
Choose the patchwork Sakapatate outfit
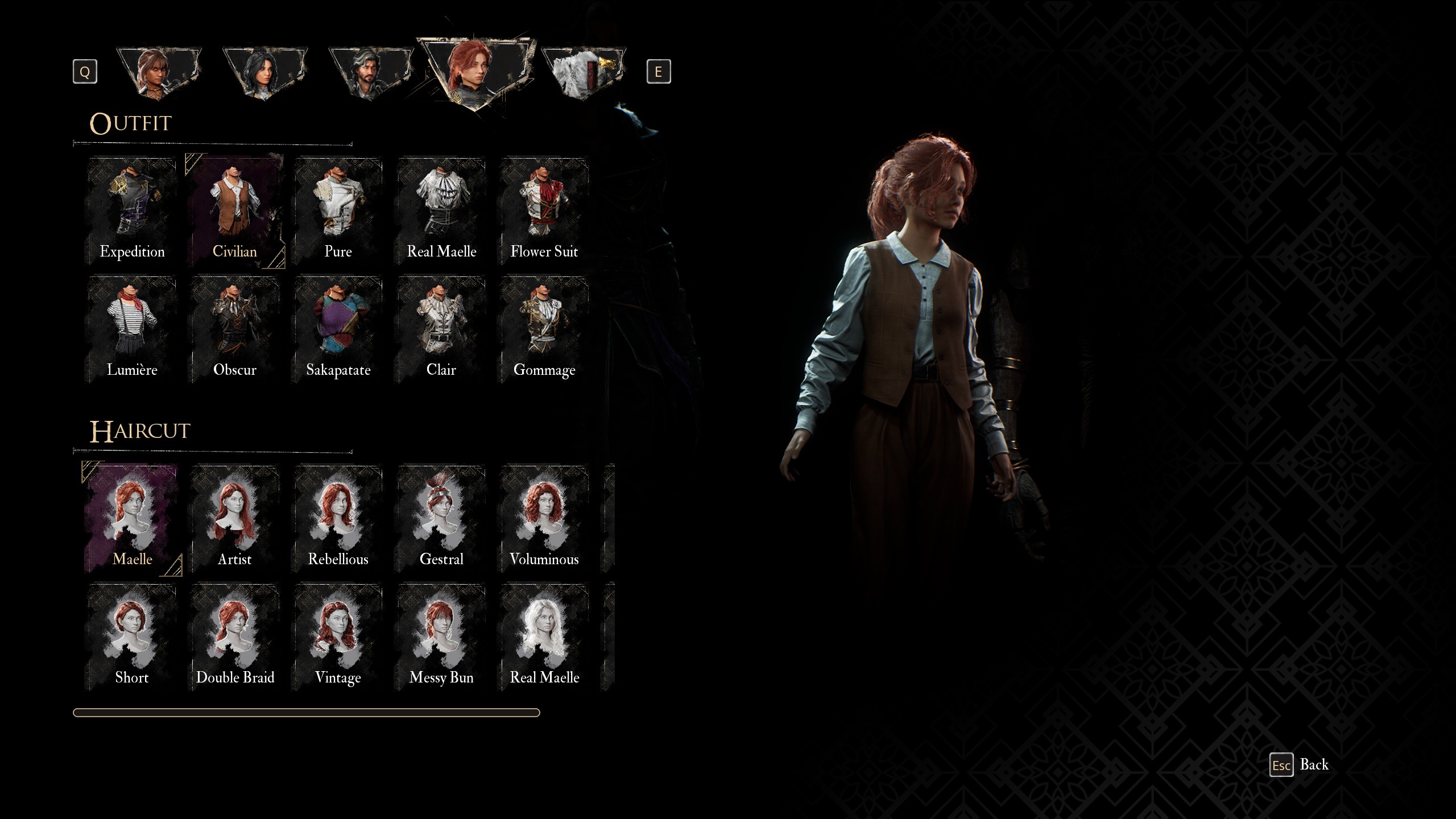[x=338, y=329]
